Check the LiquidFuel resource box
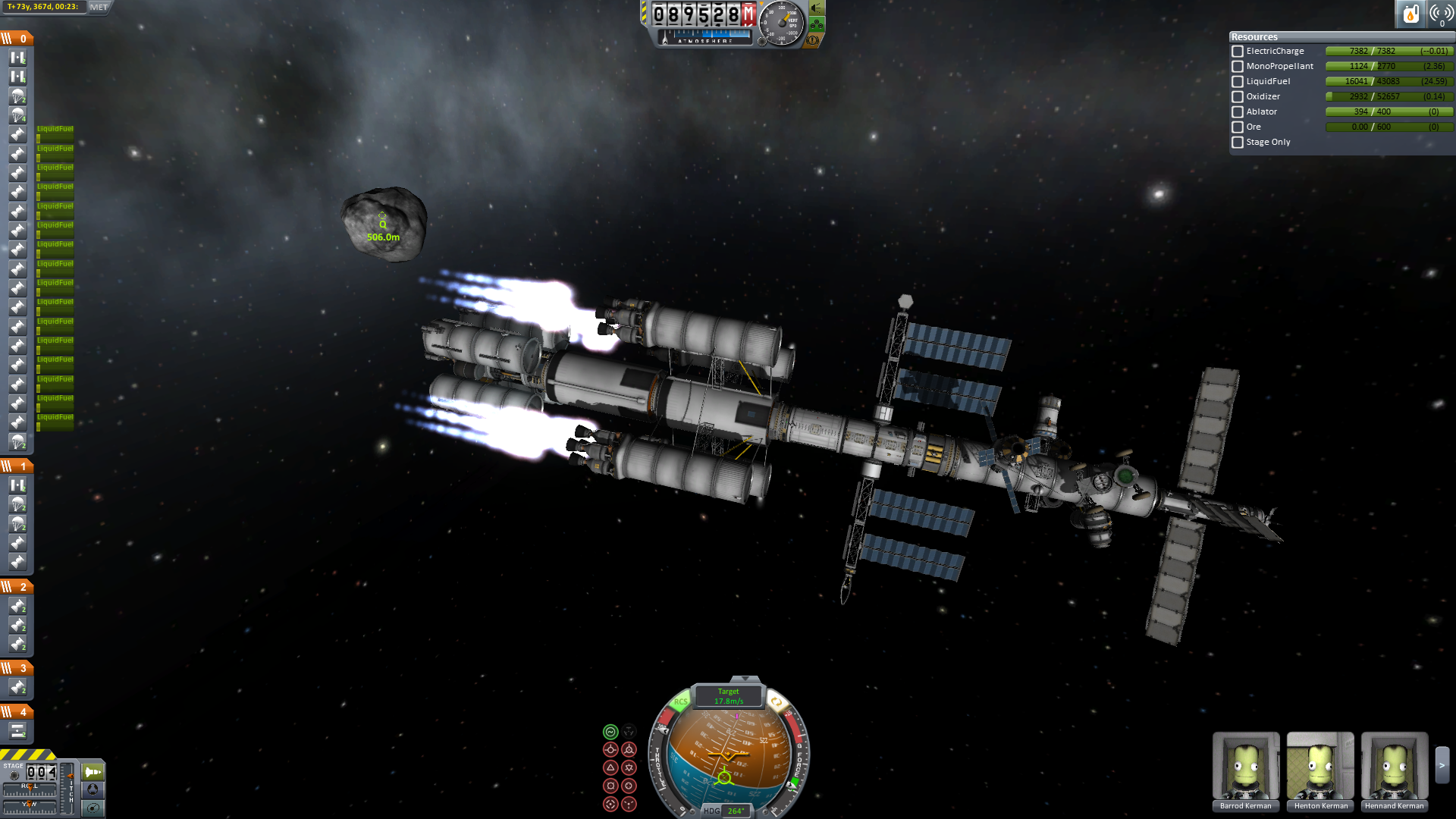Viewport: 1456px width, 819px height. [x=1238, y=82]
